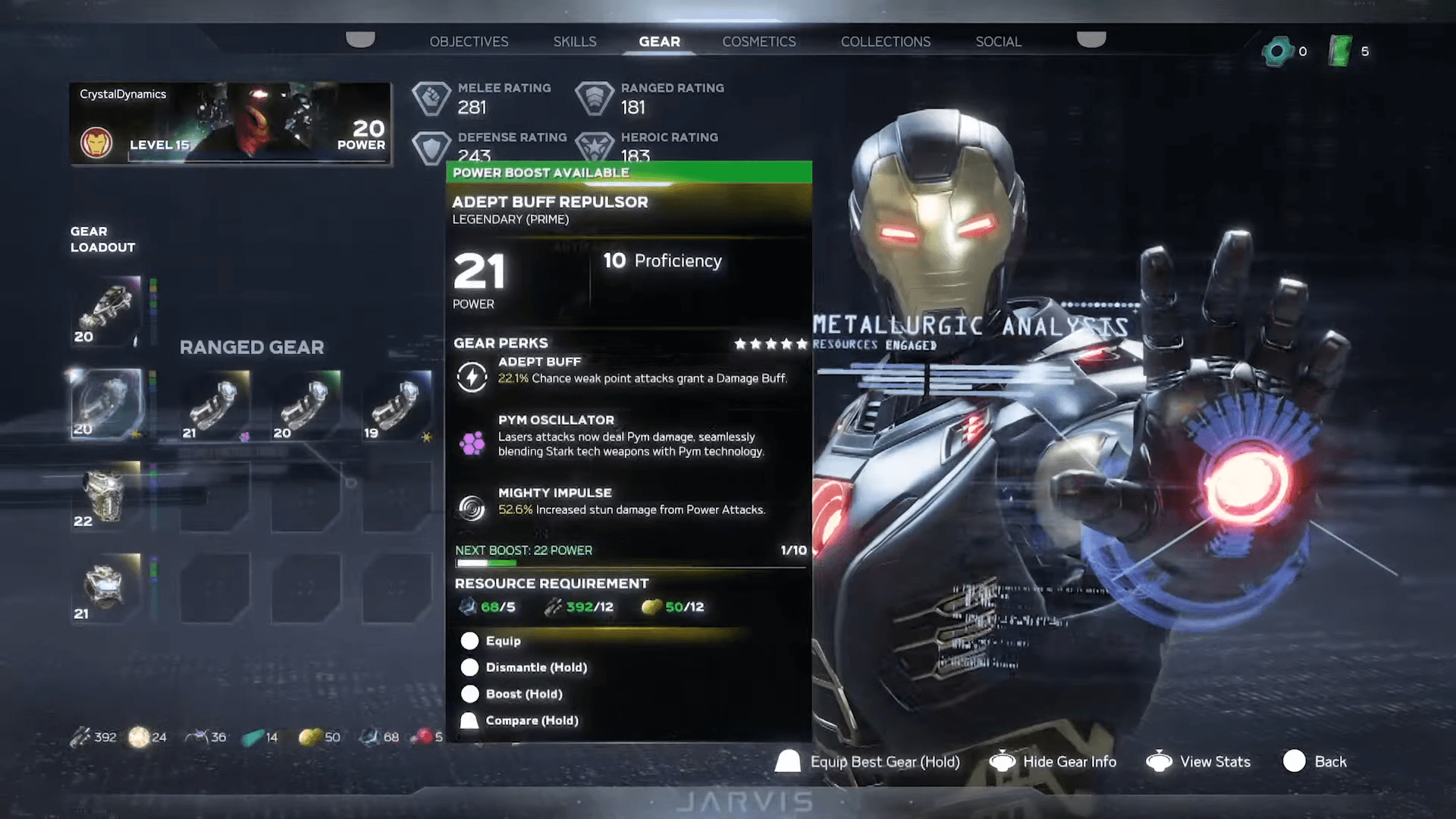Choose Equip in the gear popup
This screenshot has width=1456, height=819.
point(503,641)
